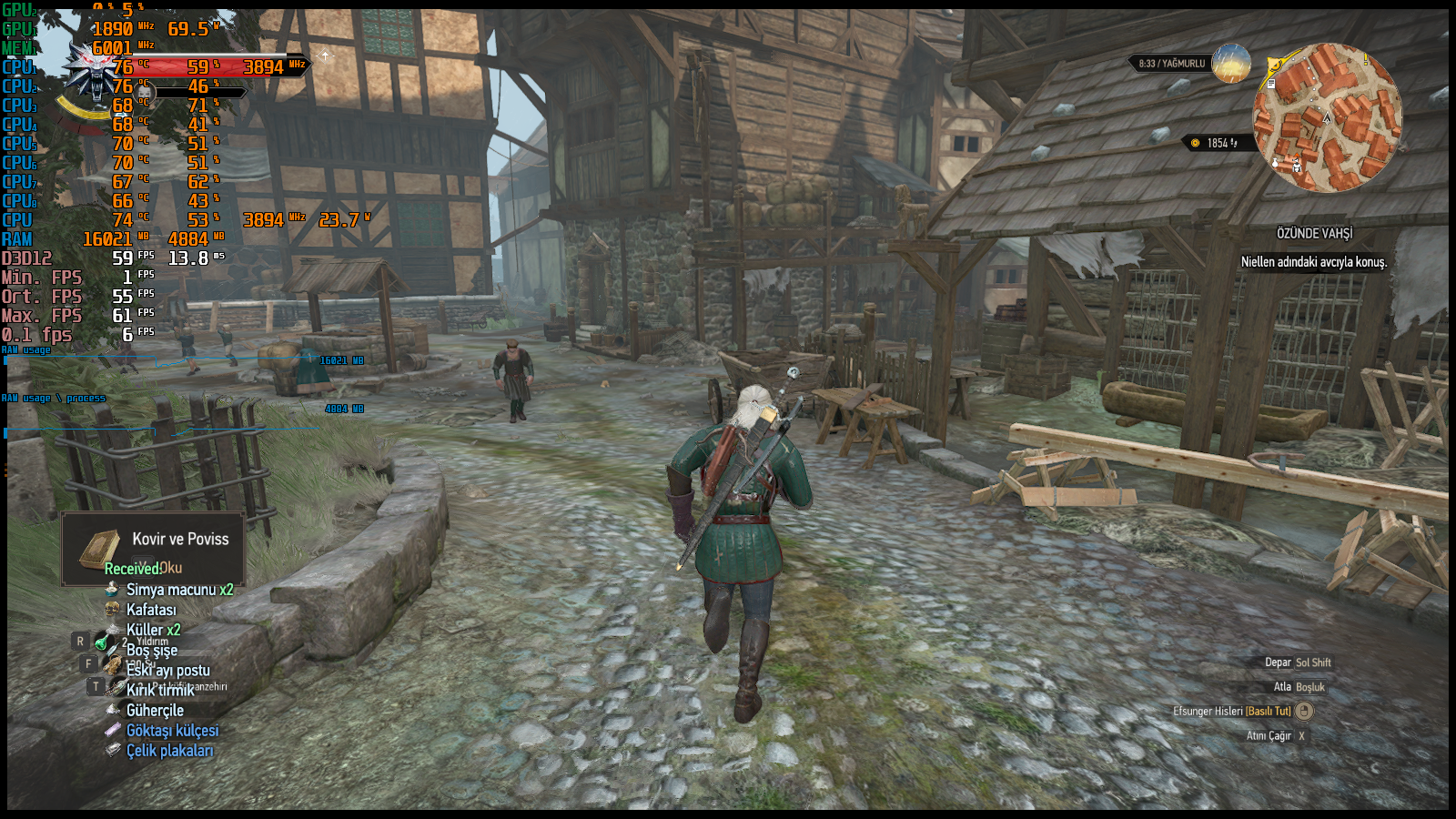
Task: Click the notice board marker on the minimap
Action: 1271,84
